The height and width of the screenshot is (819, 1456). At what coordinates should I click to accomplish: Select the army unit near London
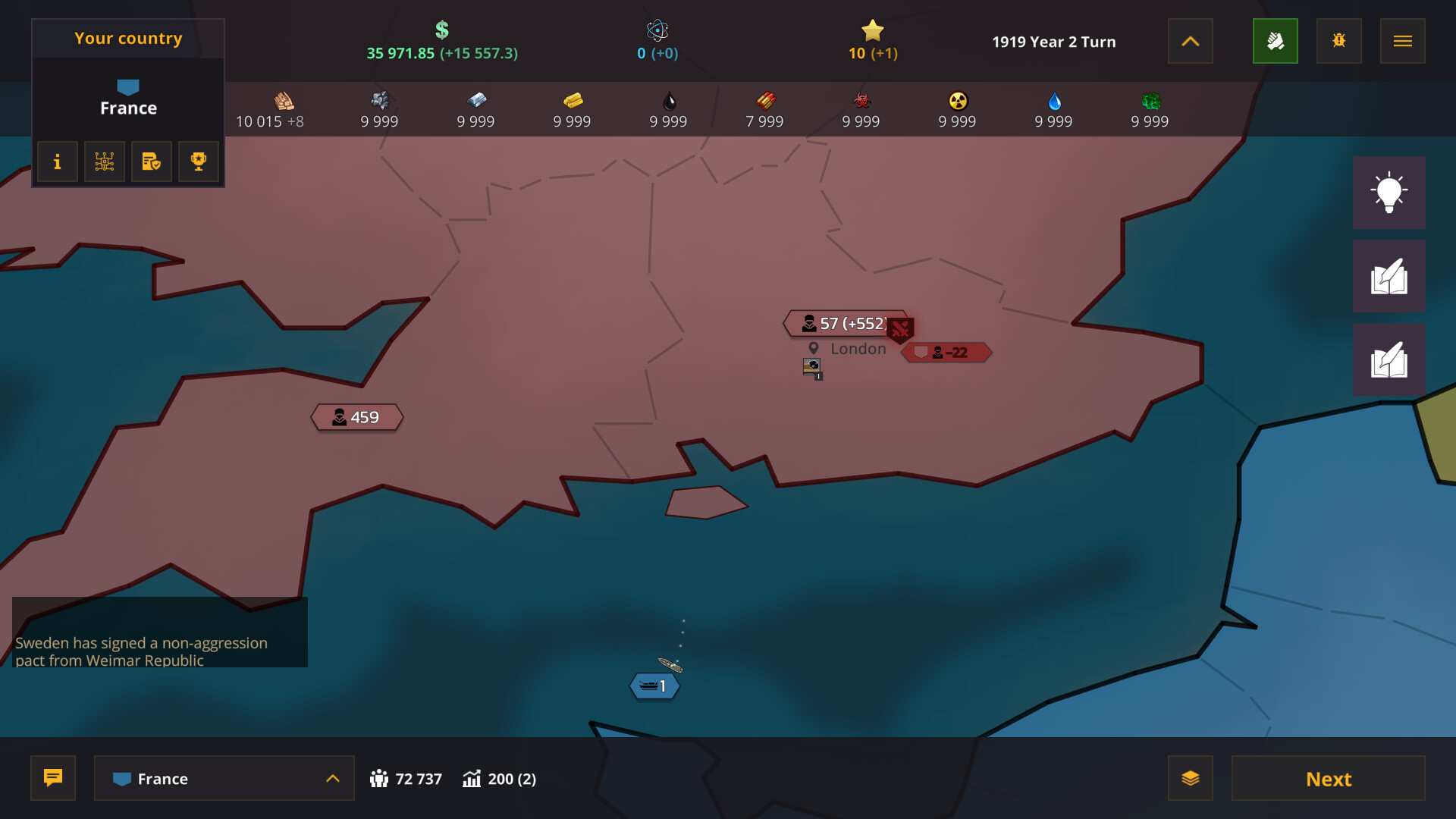[x=842, y=324]
